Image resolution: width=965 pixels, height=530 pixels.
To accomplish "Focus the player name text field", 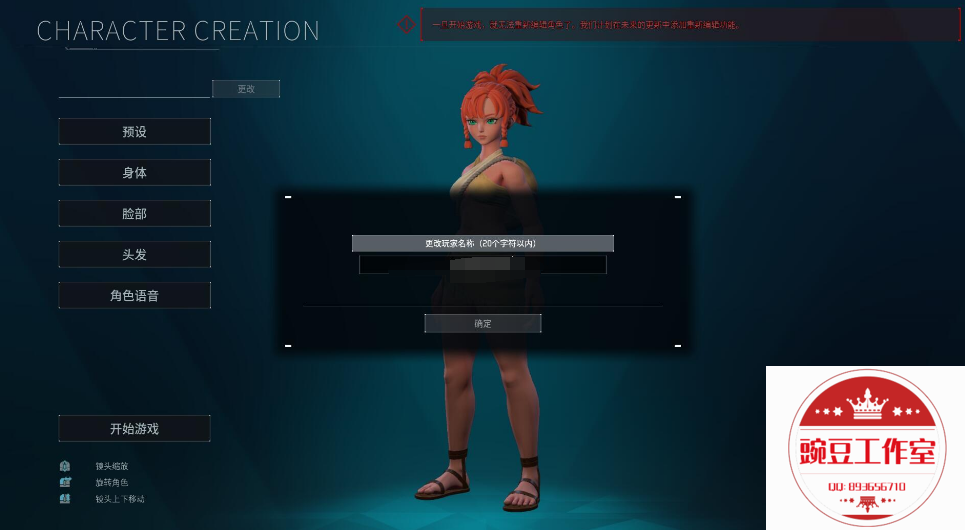I will 483,265.
